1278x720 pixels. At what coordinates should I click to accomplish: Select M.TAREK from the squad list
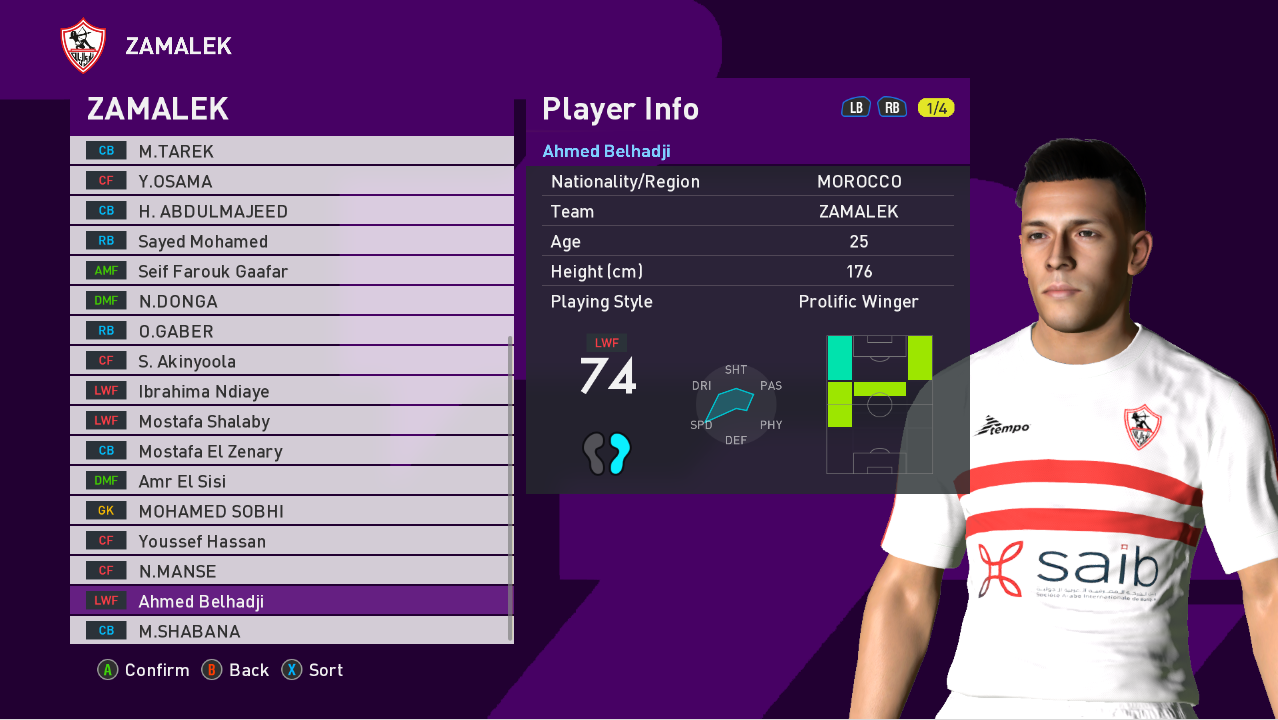(290, 151)
